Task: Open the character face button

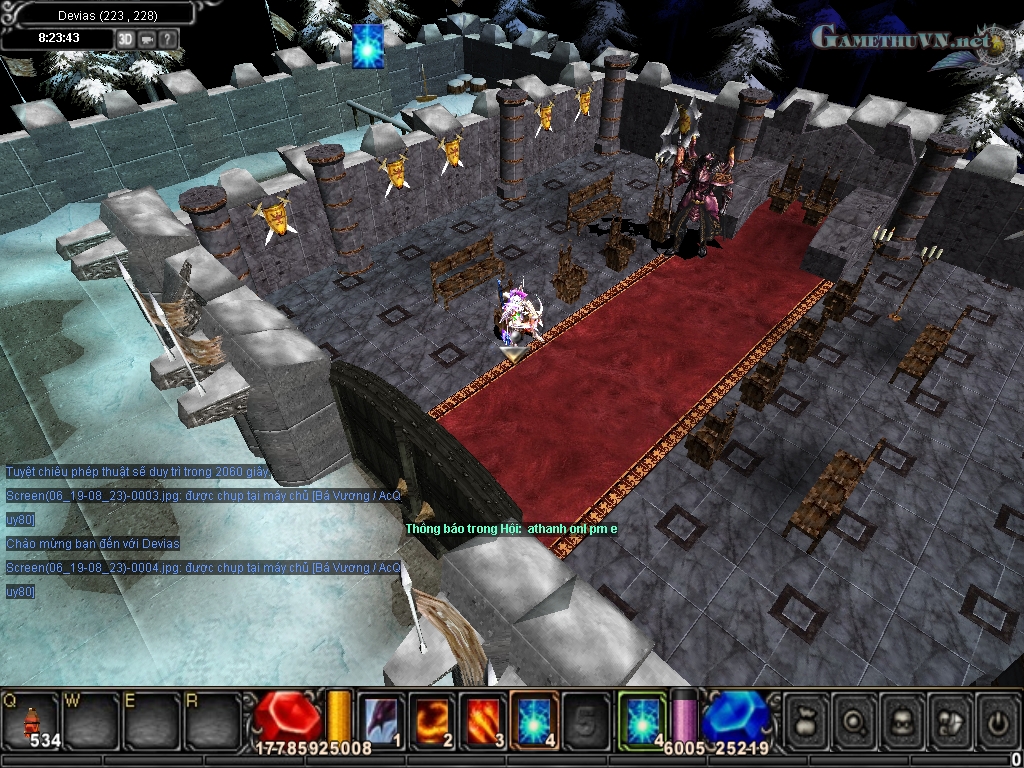Action: pyautogui.click(x=902, y=719)
